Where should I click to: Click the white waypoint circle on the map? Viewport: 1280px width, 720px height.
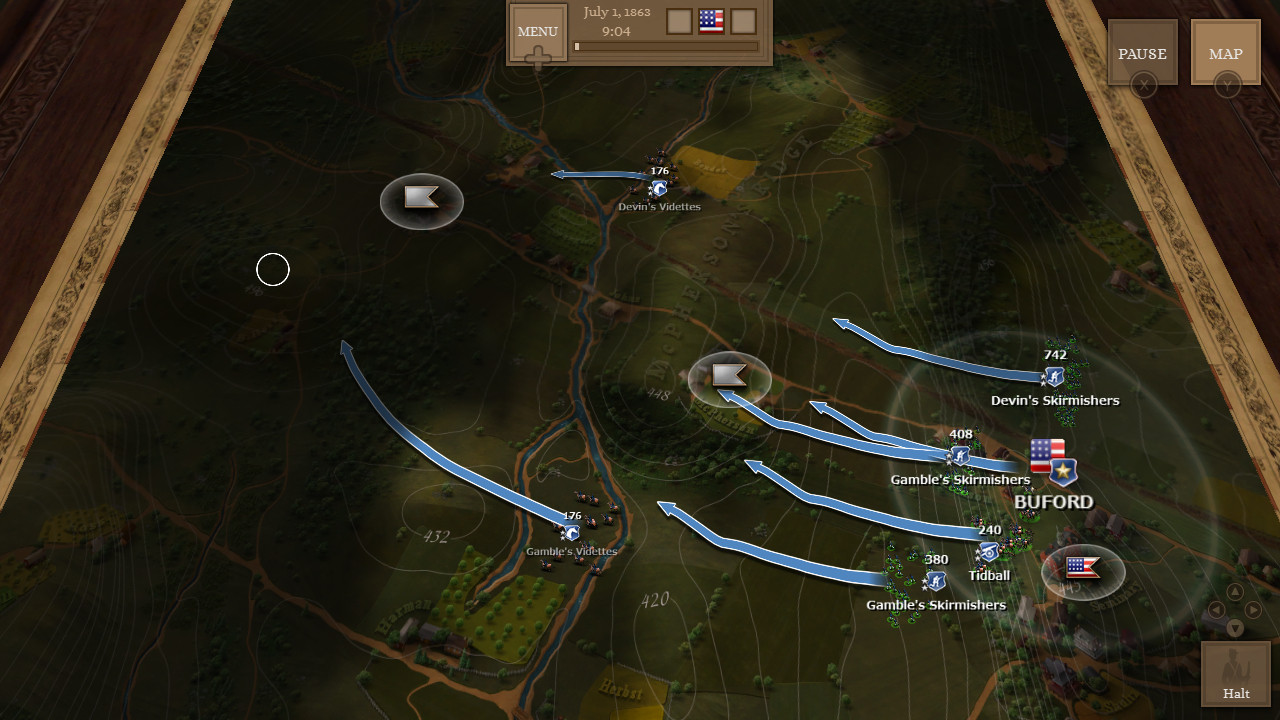point(273,270)
